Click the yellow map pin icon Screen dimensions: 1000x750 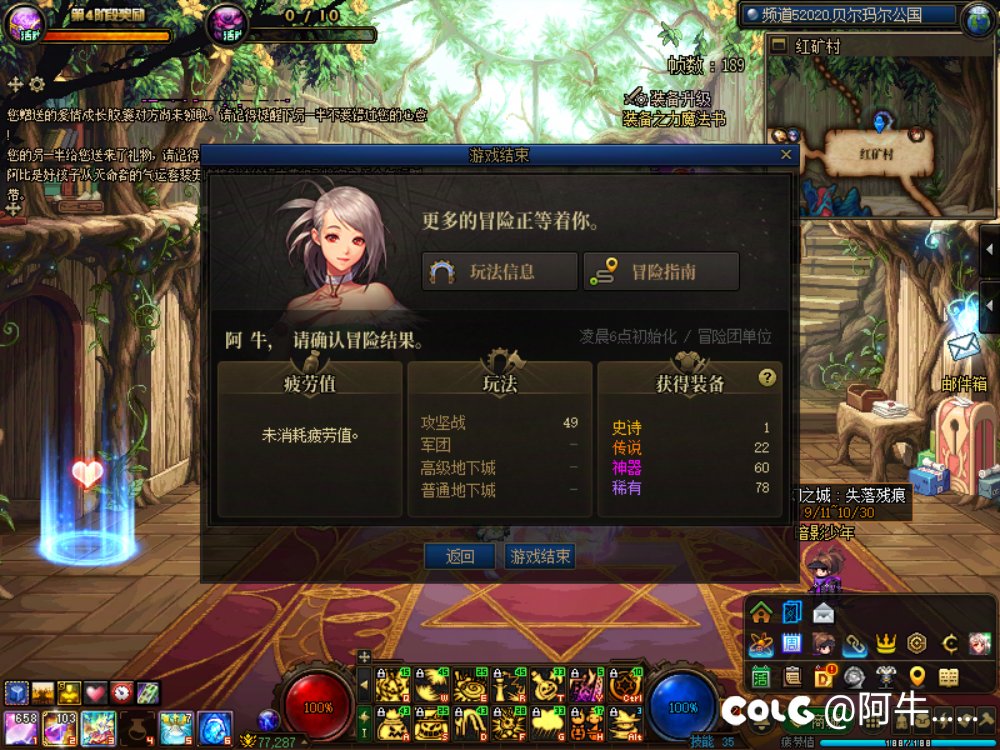[x=917, y=676]
